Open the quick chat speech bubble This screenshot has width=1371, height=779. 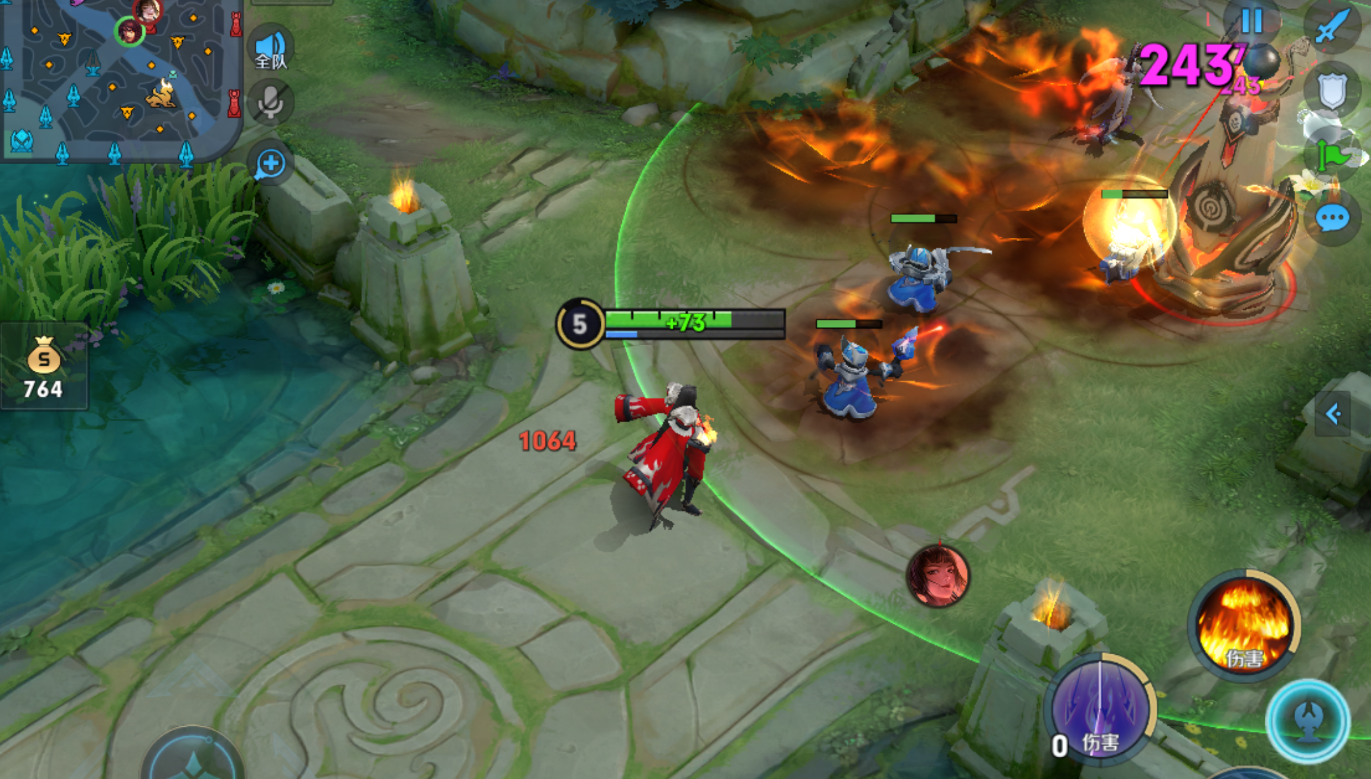click(1332, 218)
